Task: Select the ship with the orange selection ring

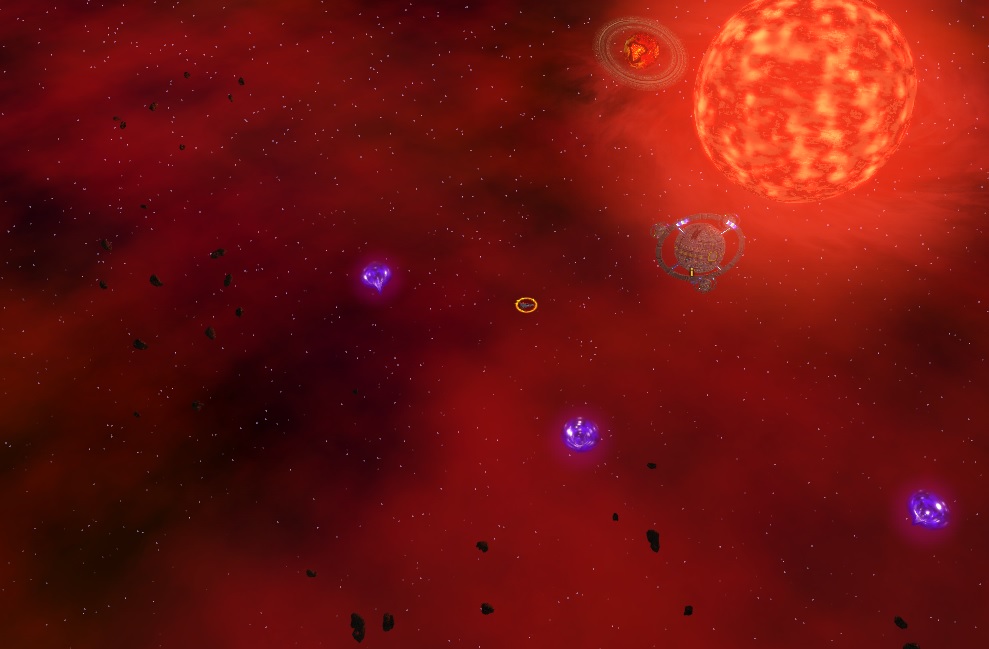Action: 526,305
